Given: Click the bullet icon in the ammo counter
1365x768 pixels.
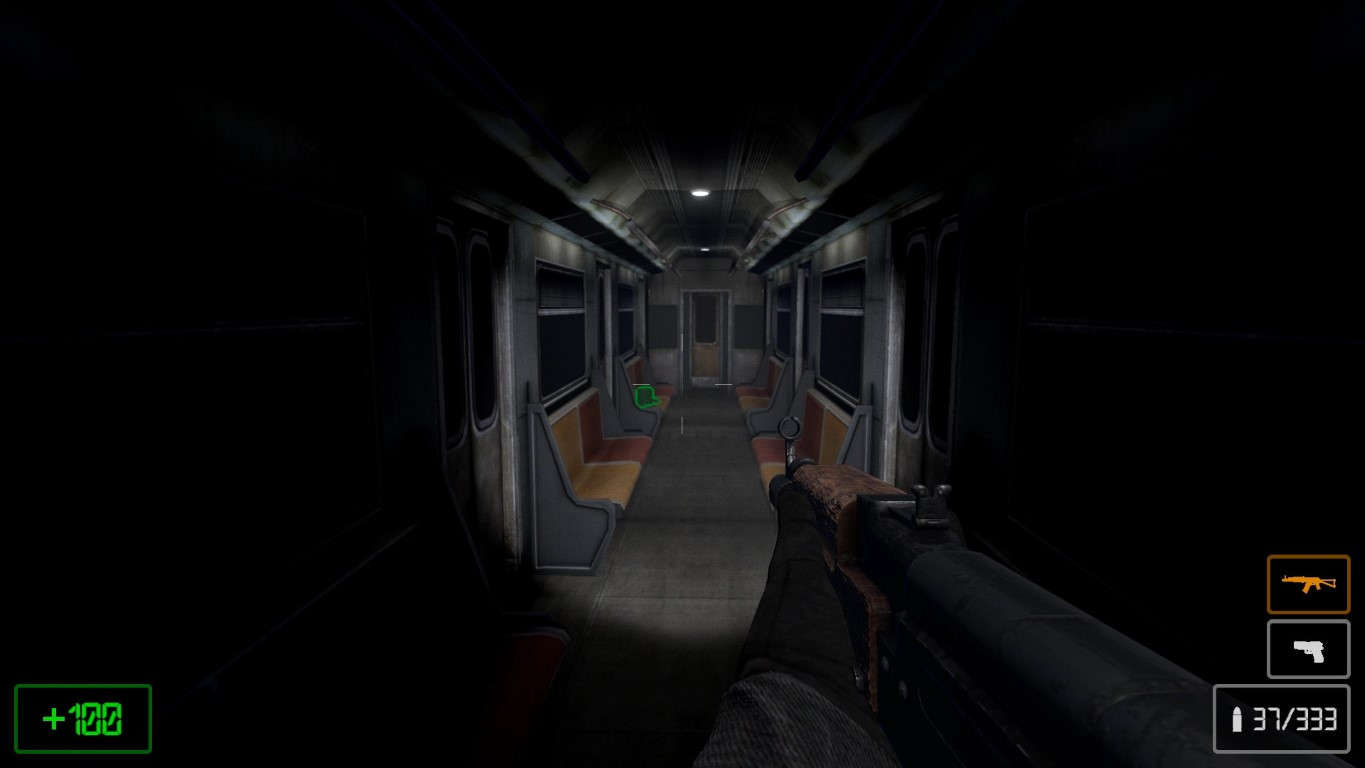Looking at the screenshot, I should 1237,718.
